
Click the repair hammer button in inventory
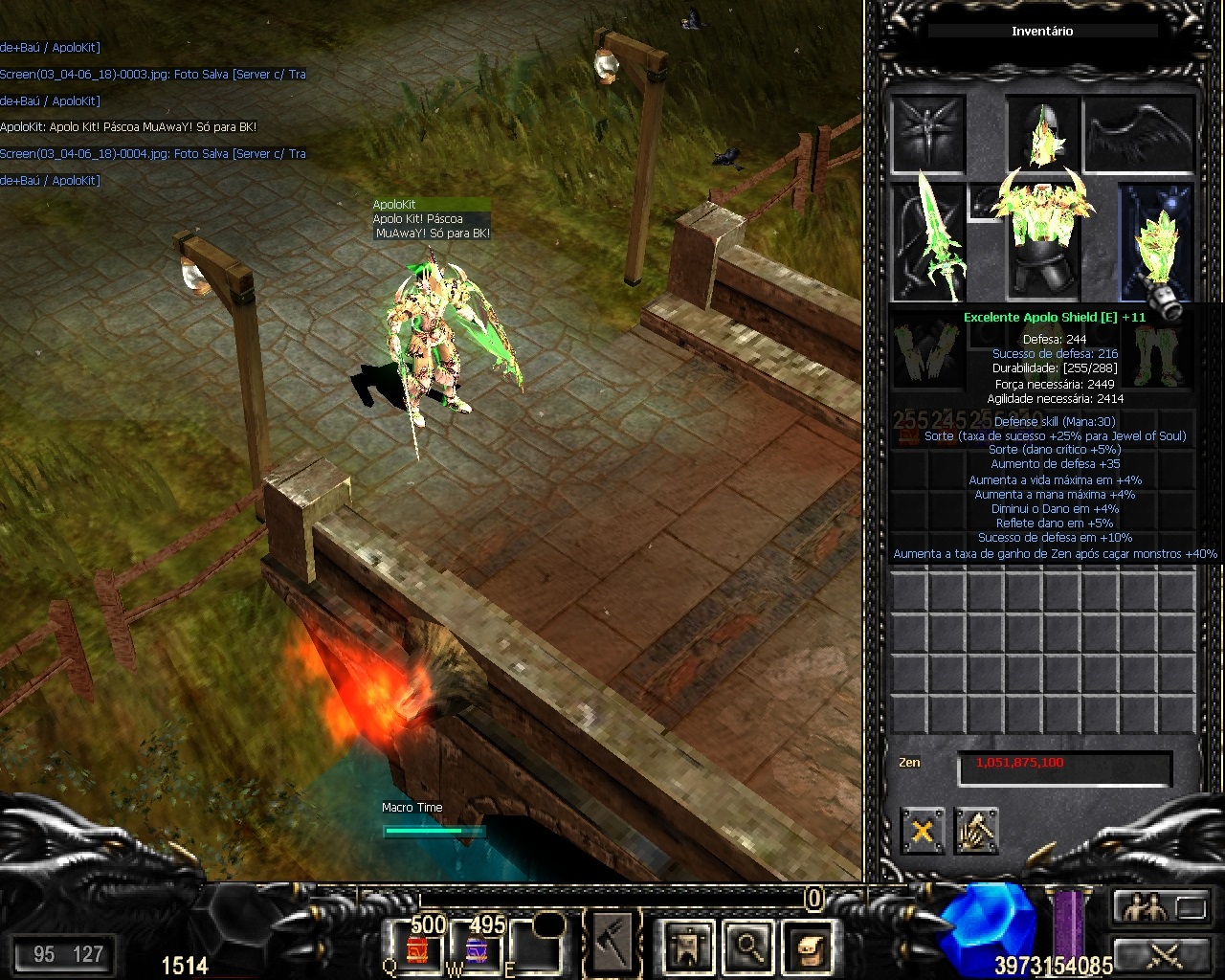[975, 830]
